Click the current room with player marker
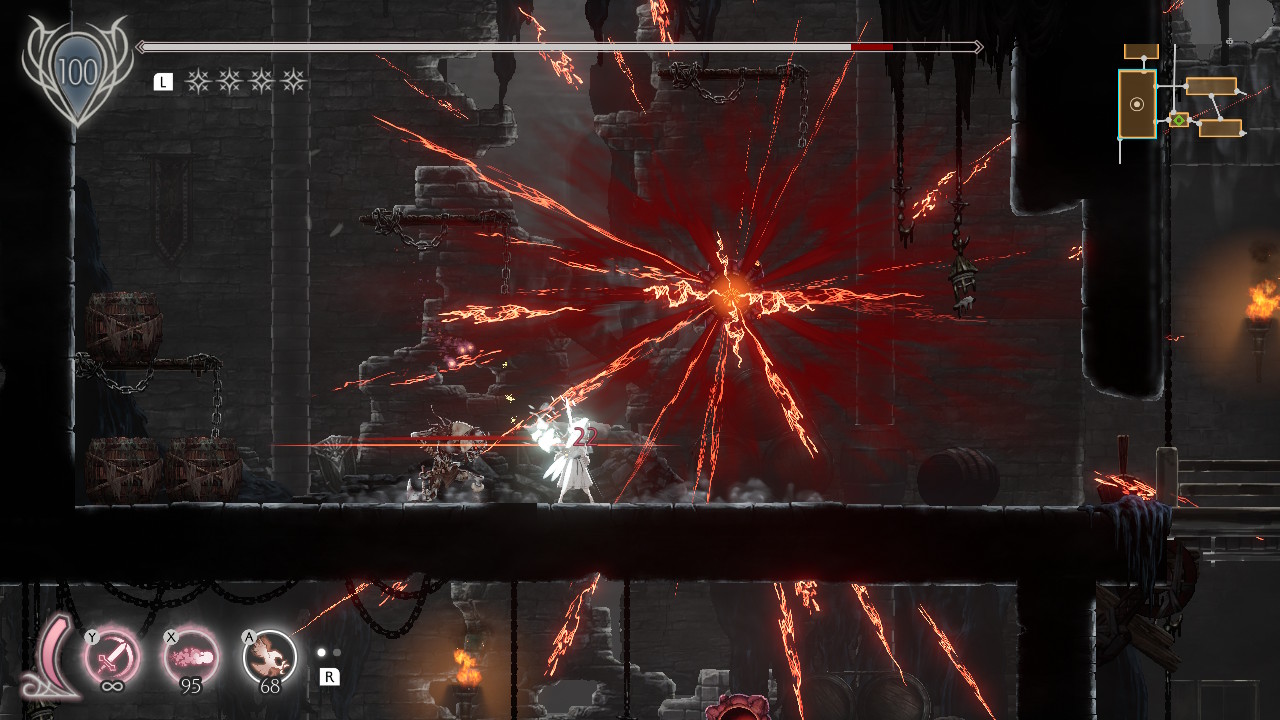 pos(1137,104)
